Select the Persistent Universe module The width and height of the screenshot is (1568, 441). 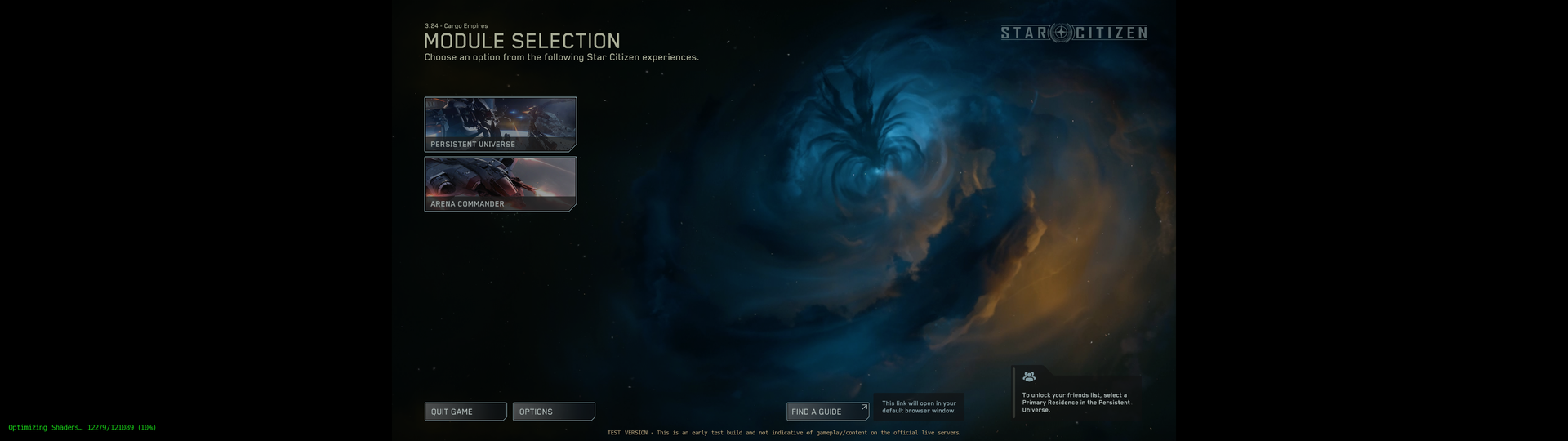coord(500,124)
